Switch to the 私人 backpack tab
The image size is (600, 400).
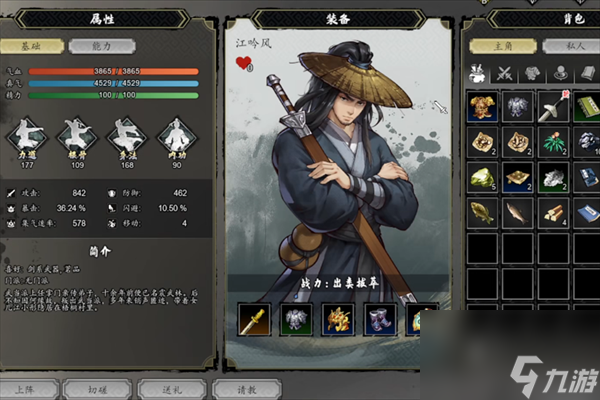[569, 45]
